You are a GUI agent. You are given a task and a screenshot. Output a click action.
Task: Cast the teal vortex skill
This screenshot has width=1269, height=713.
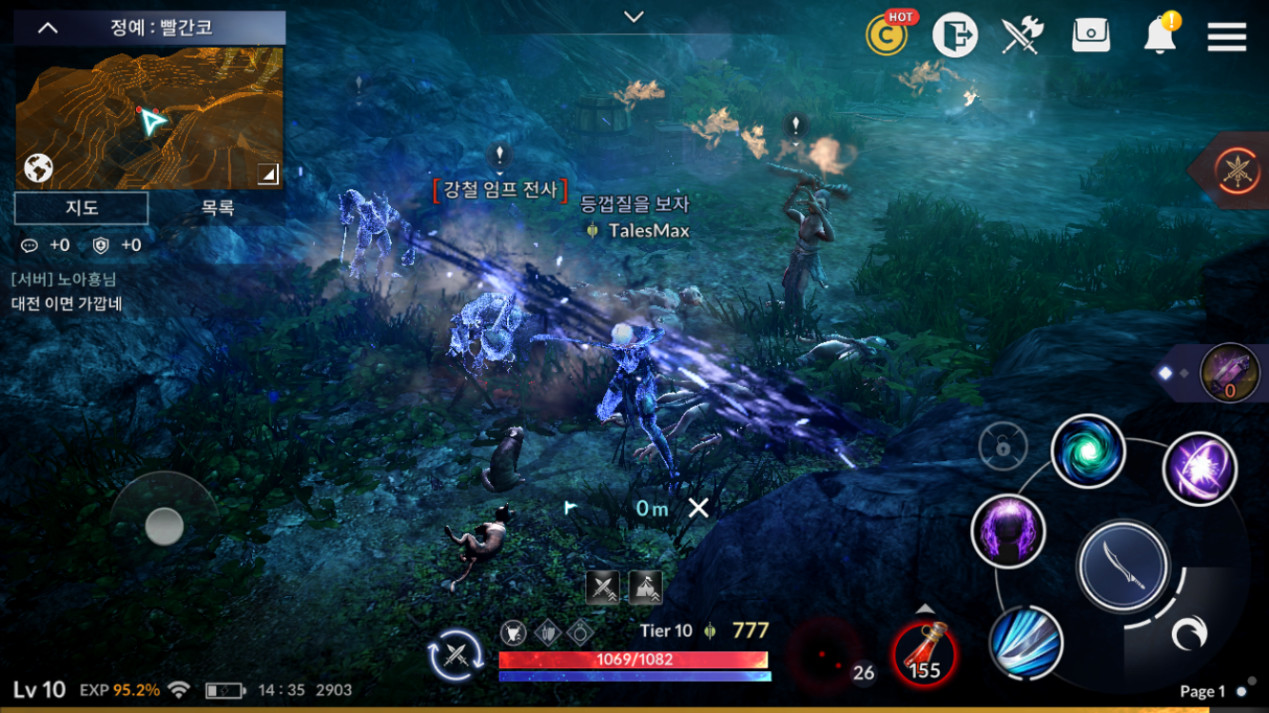tap(1088, 452)
